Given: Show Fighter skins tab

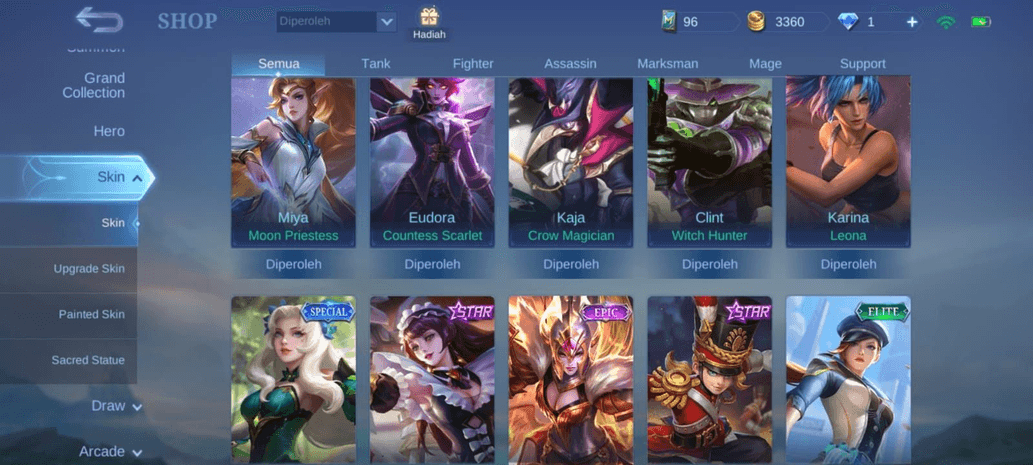Looking at the screenshot, I should pyautogui.click(x=473, y=64).
